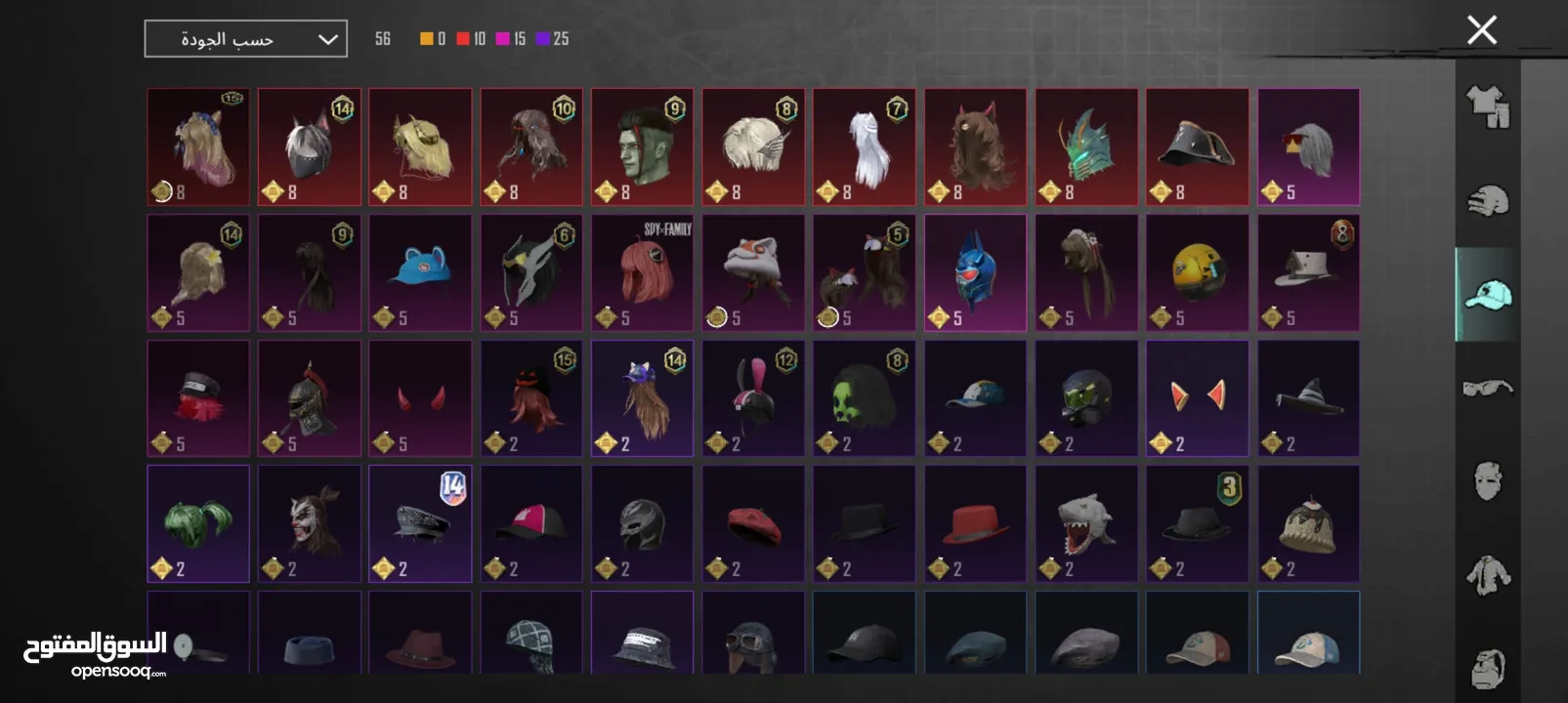
Task: Pick the green pigtails hair item
Action: (198, 523)
